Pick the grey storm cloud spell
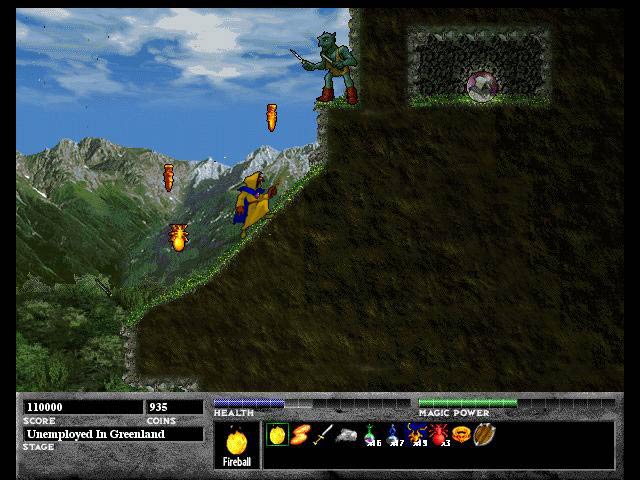640x480 pixels. 346,436
